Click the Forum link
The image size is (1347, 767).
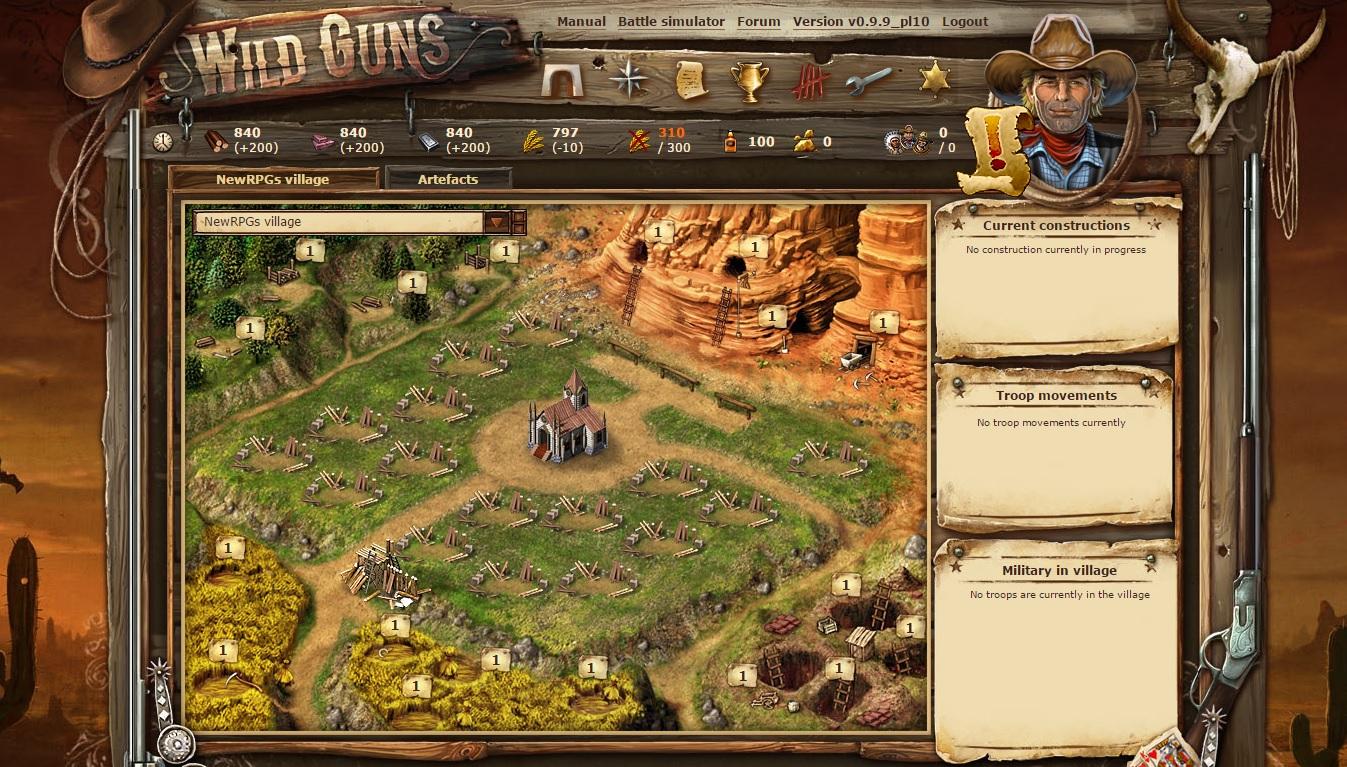[x=758, y=21]
